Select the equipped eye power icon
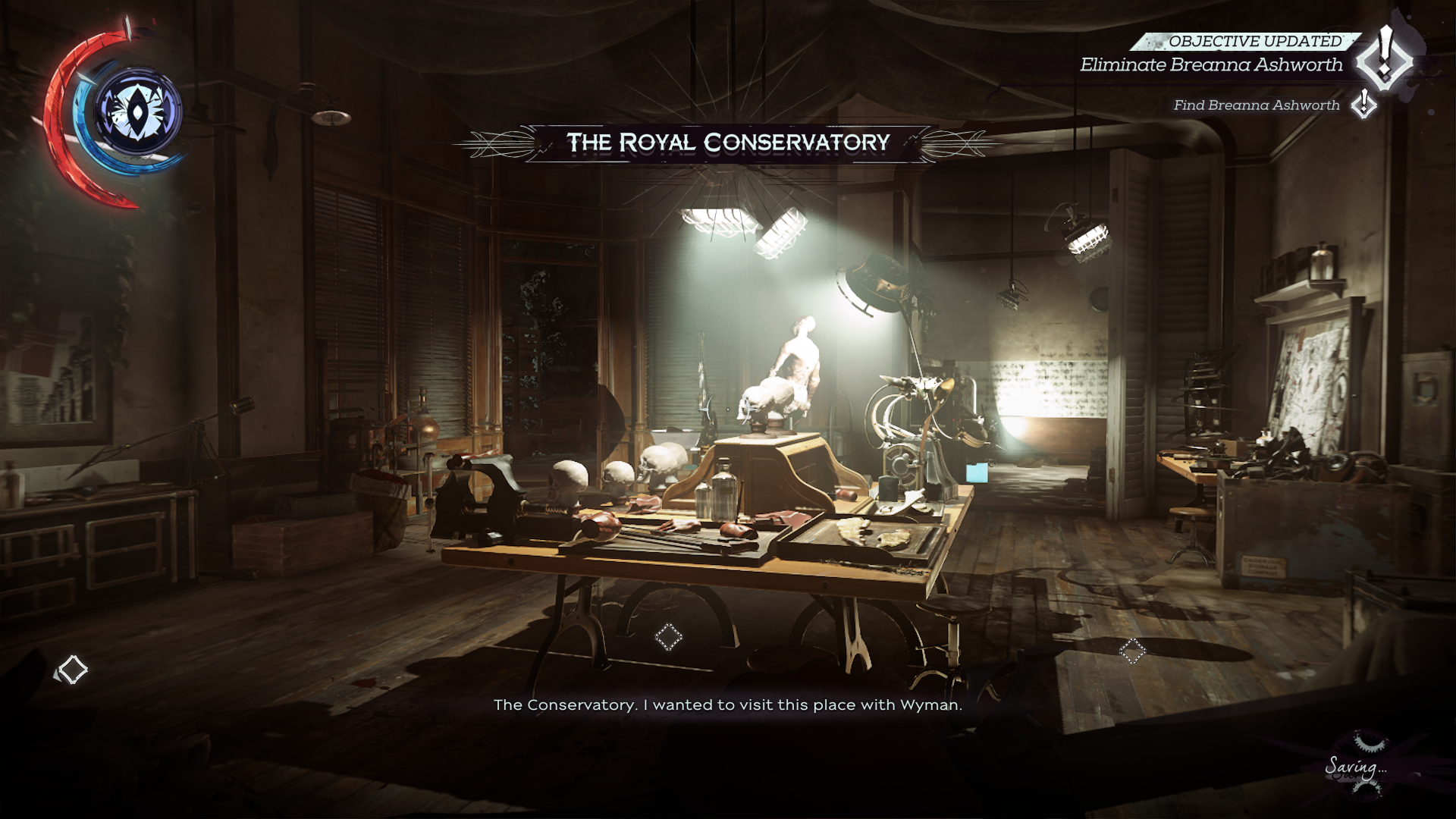The width and height of the screenshot is (1456, 819). pyautogui.click(x=137, y=113)
